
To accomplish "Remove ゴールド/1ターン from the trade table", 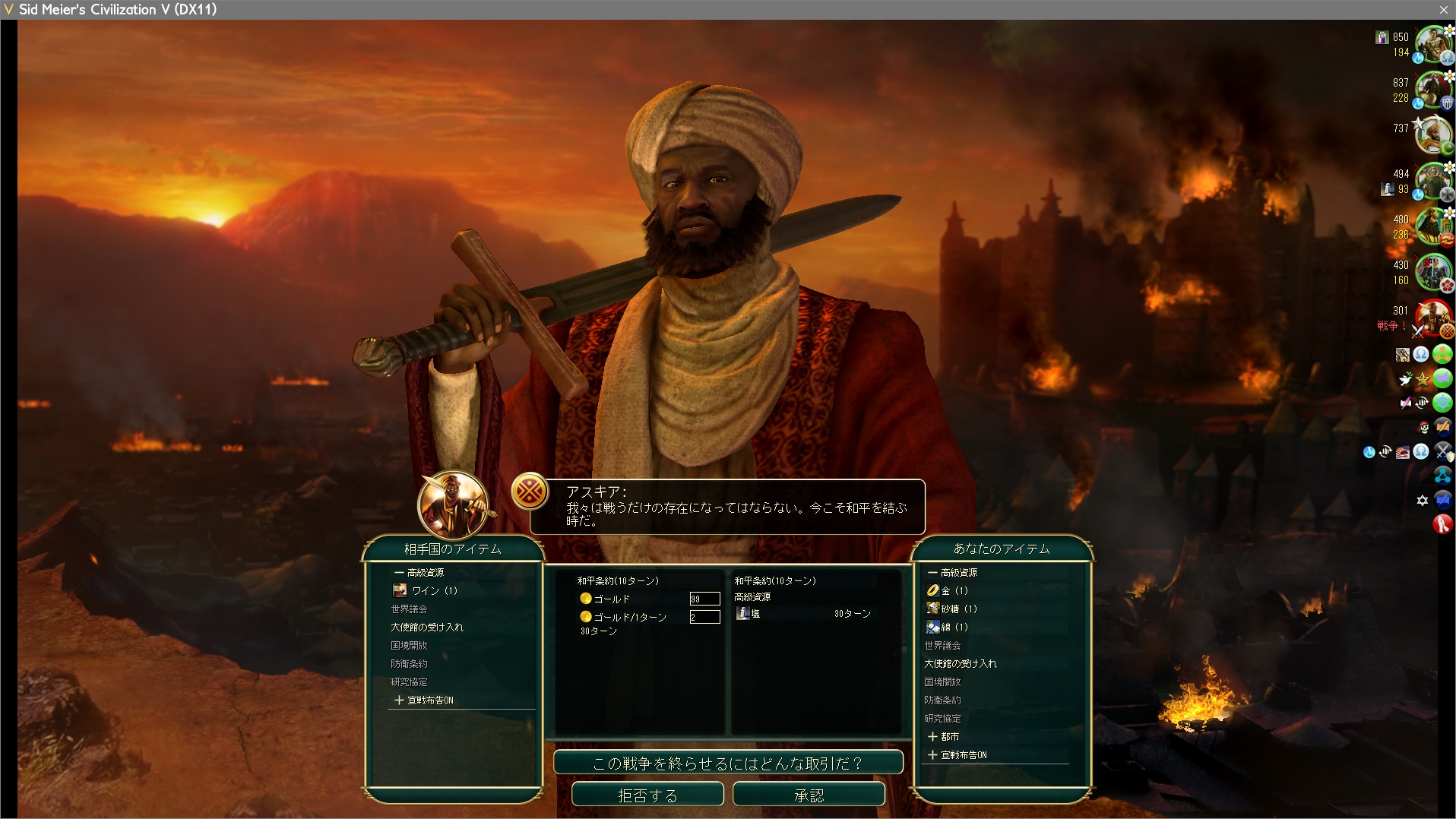I will click(629, 617).
